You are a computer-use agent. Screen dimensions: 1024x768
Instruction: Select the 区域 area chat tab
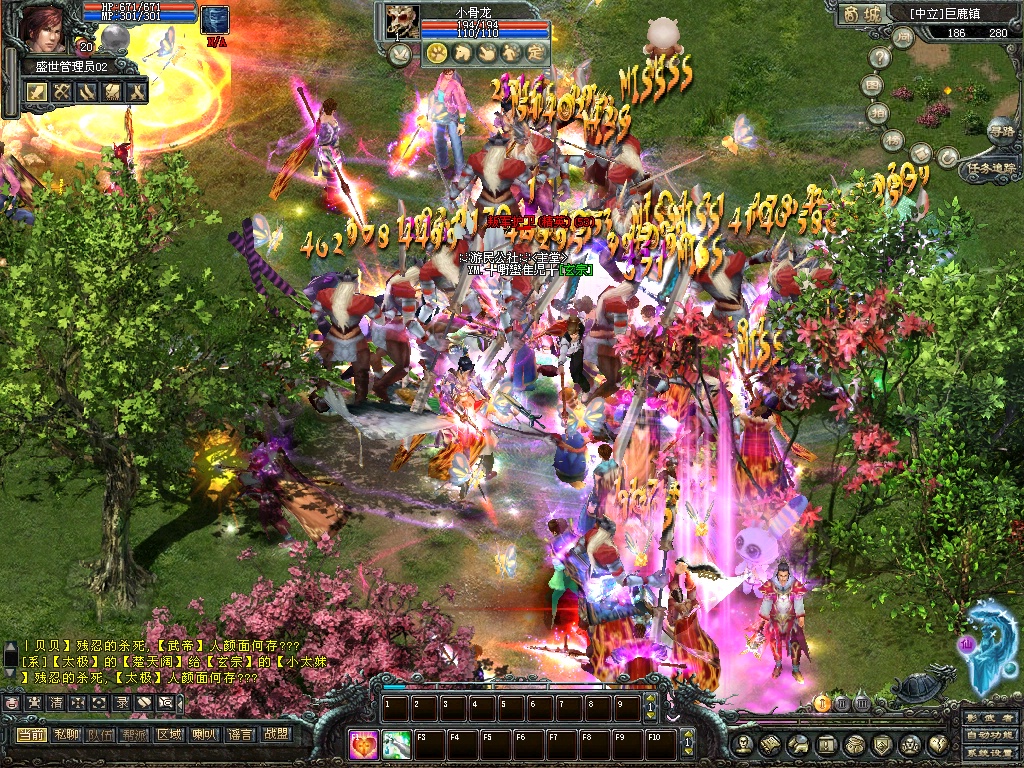(x=169, y=733)
